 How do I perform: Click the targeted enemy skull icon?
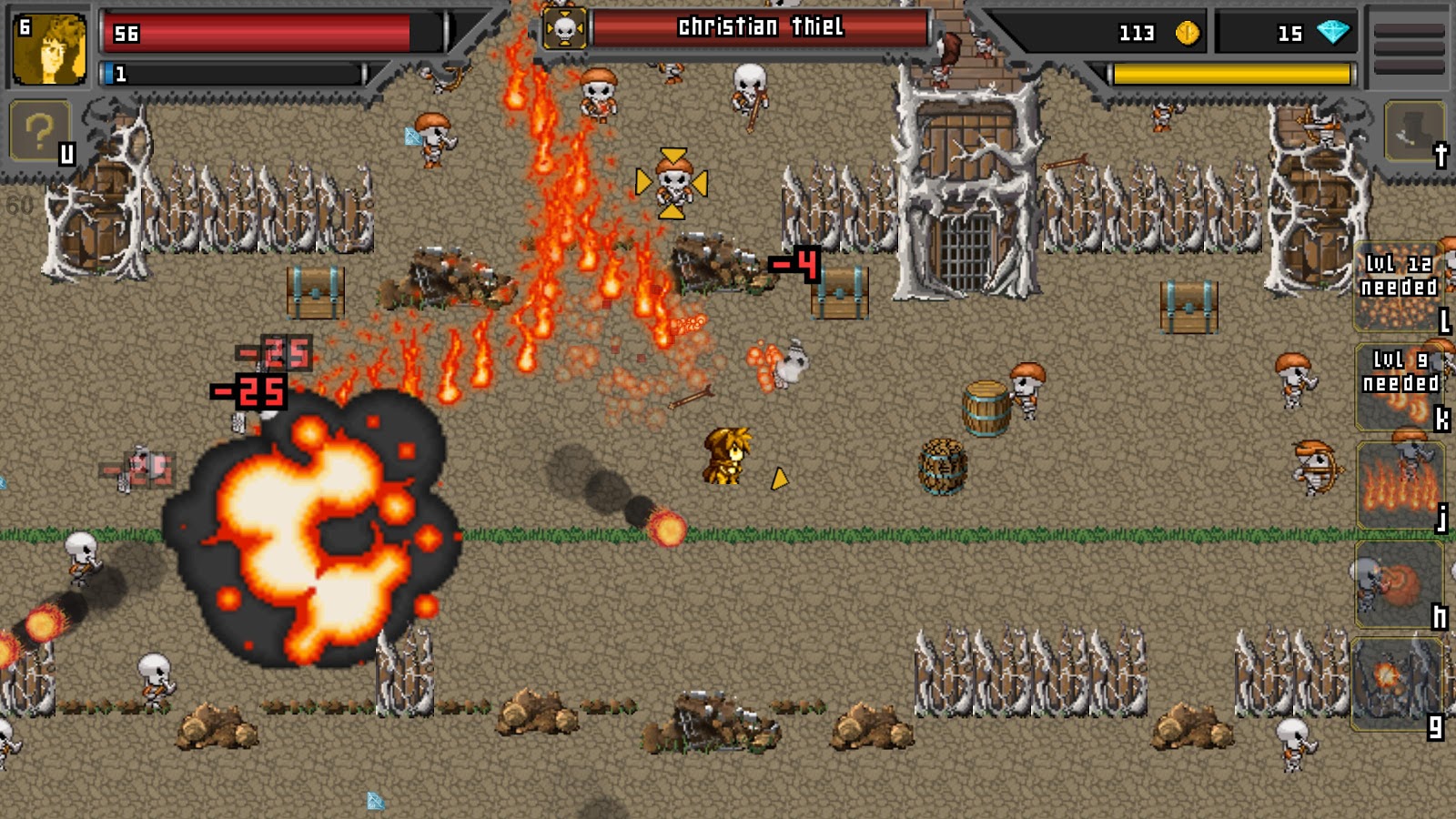pyautogui.click(x=564, y=30)
